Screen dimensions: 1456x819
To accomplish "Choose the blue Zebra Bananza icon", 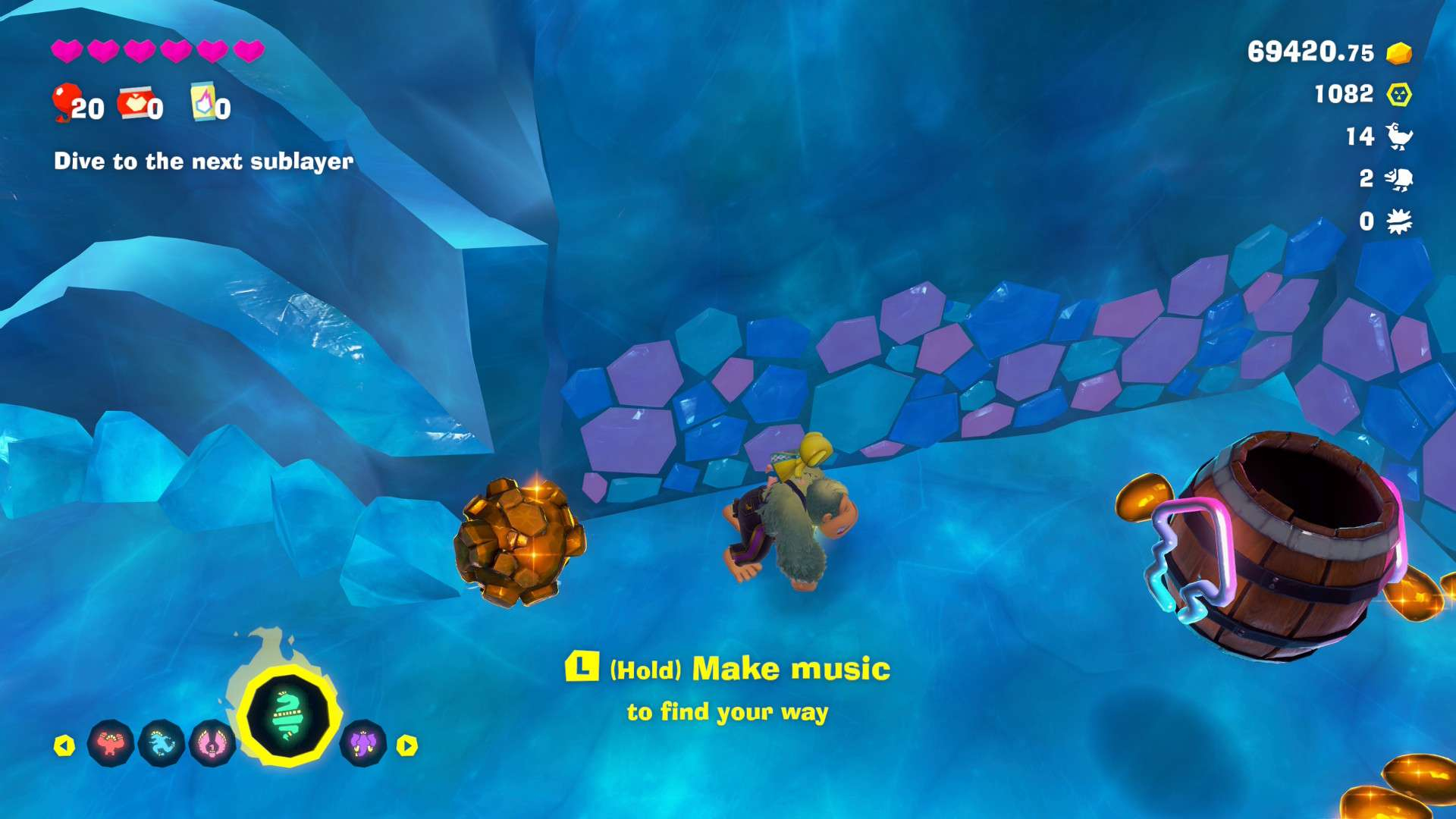I will tap(162, 743).
